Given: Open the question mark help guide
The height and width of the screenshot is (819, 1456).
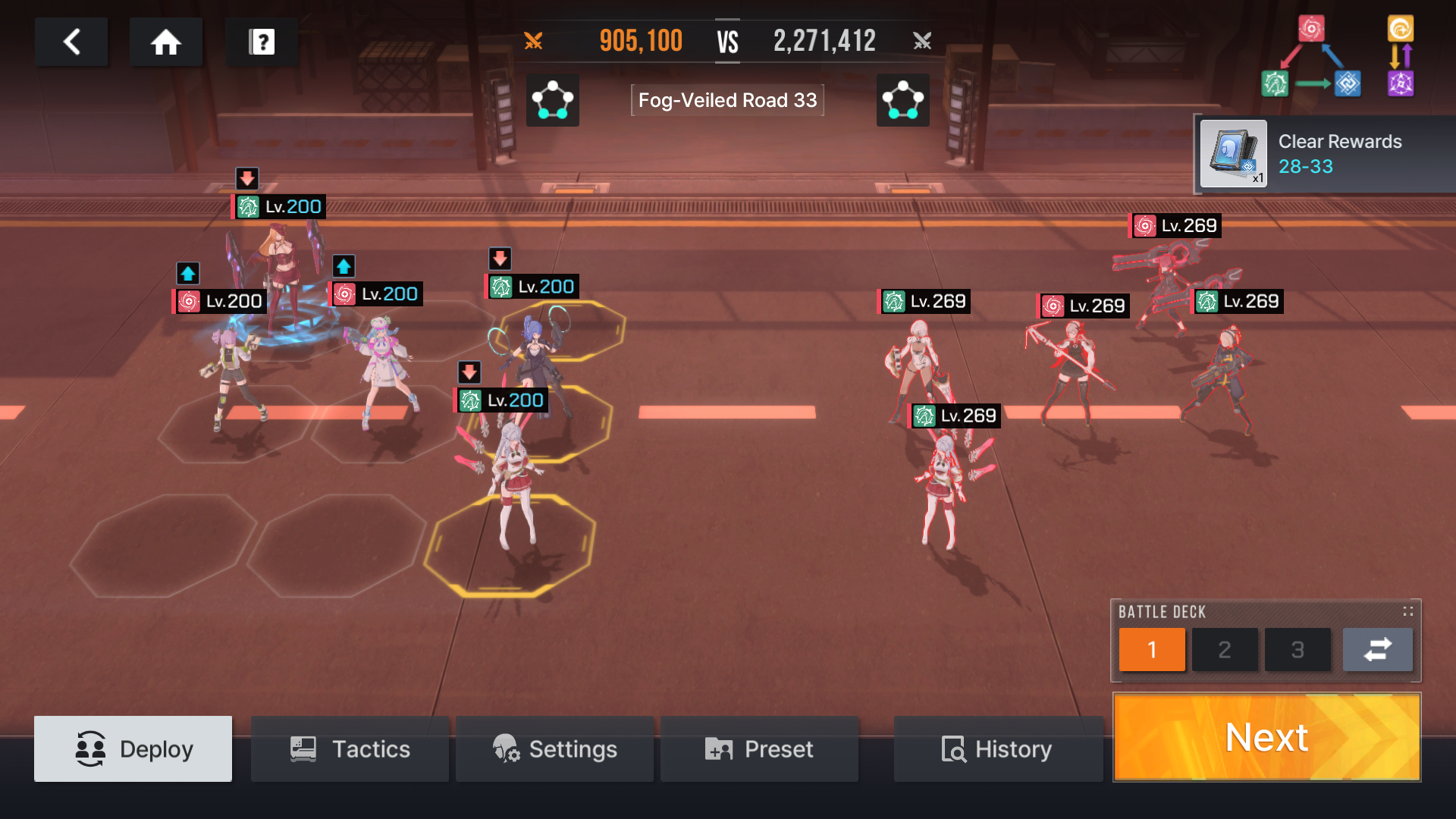Looking at the screenshot, I should [x=262, y=42].
